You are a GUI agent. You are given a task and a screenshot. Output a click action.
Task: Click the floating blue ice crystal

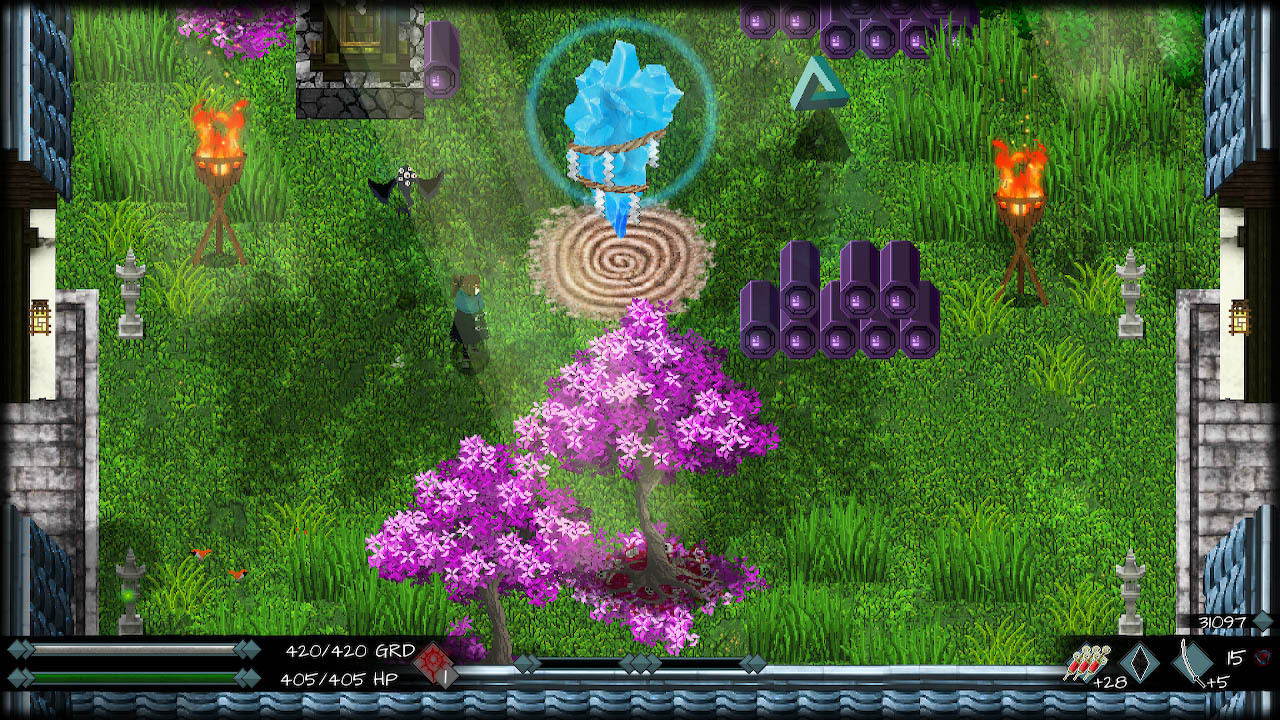[625, 110]
